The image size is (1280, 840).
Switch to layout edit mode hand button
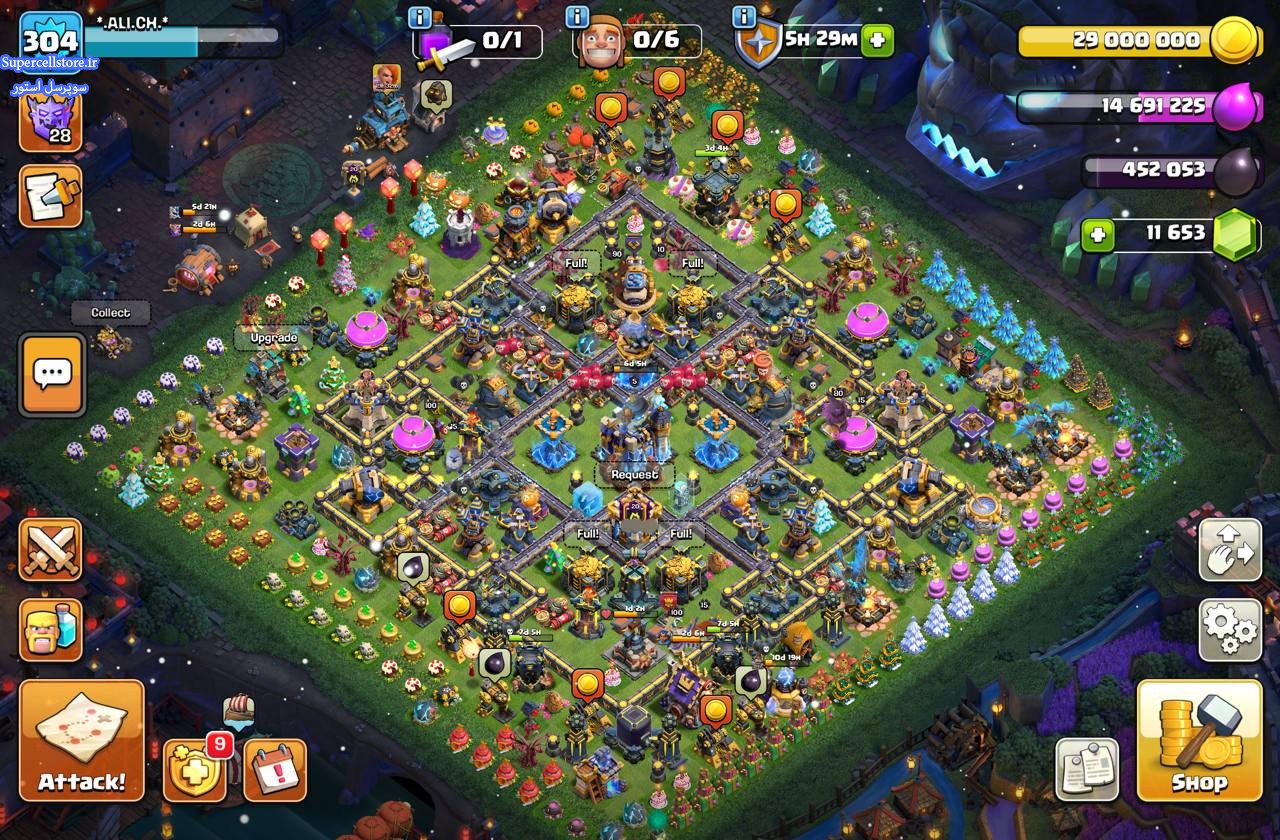click(x=1229, y=549)
